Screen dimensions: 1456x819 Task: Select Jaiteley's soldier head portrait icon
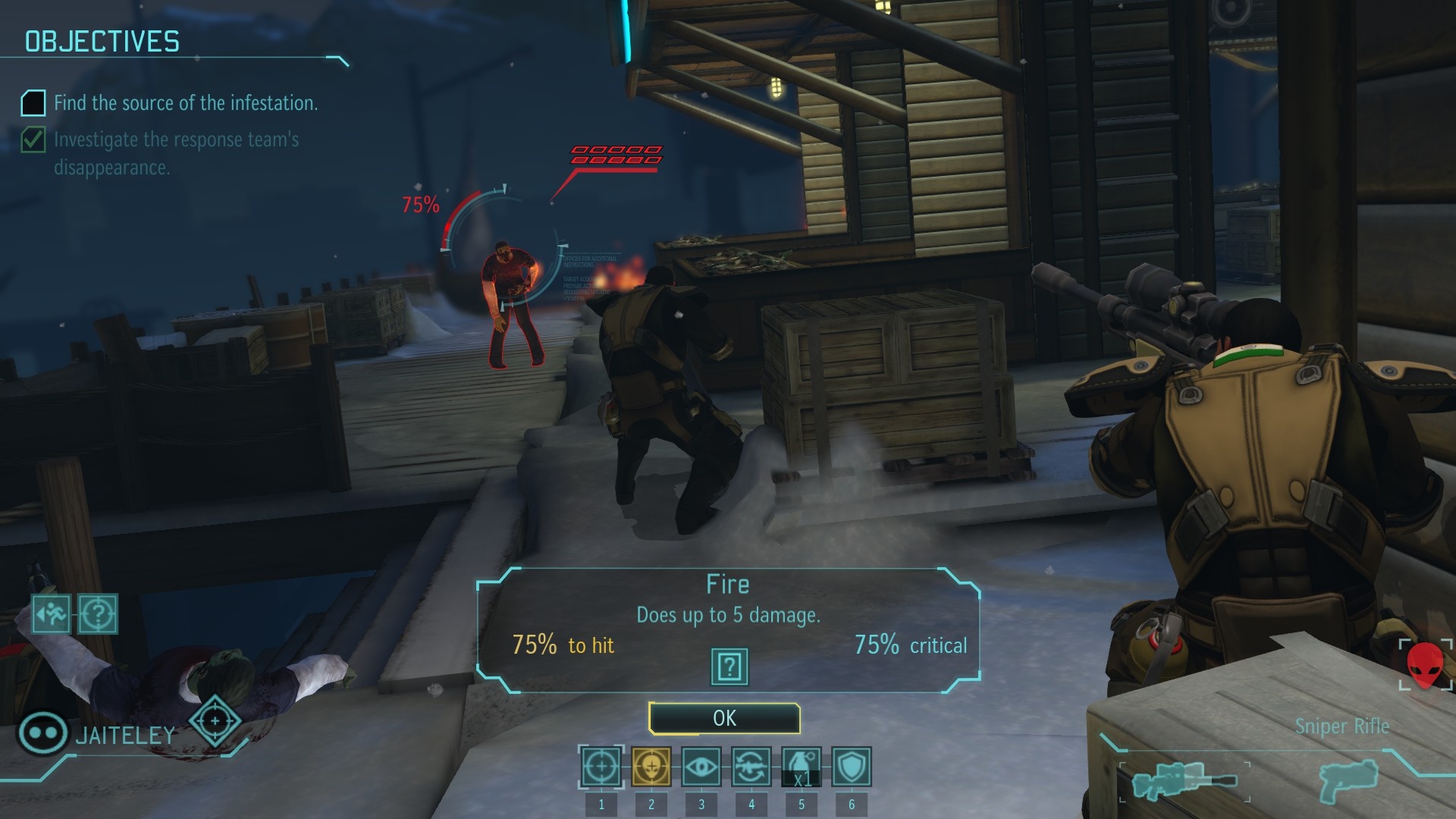[42, 733]
